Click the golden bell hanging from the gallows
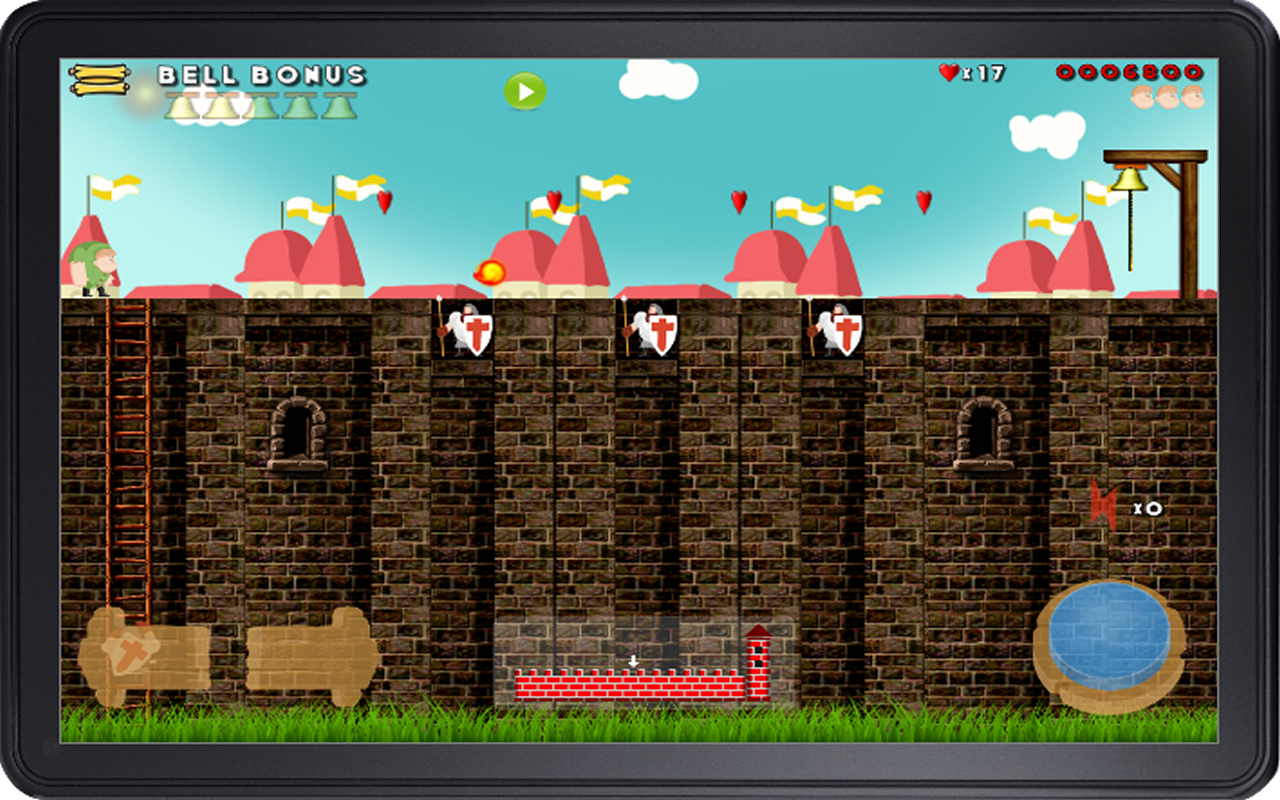This screenshot has height=800, width=1280. click(x=1131, y=182)
